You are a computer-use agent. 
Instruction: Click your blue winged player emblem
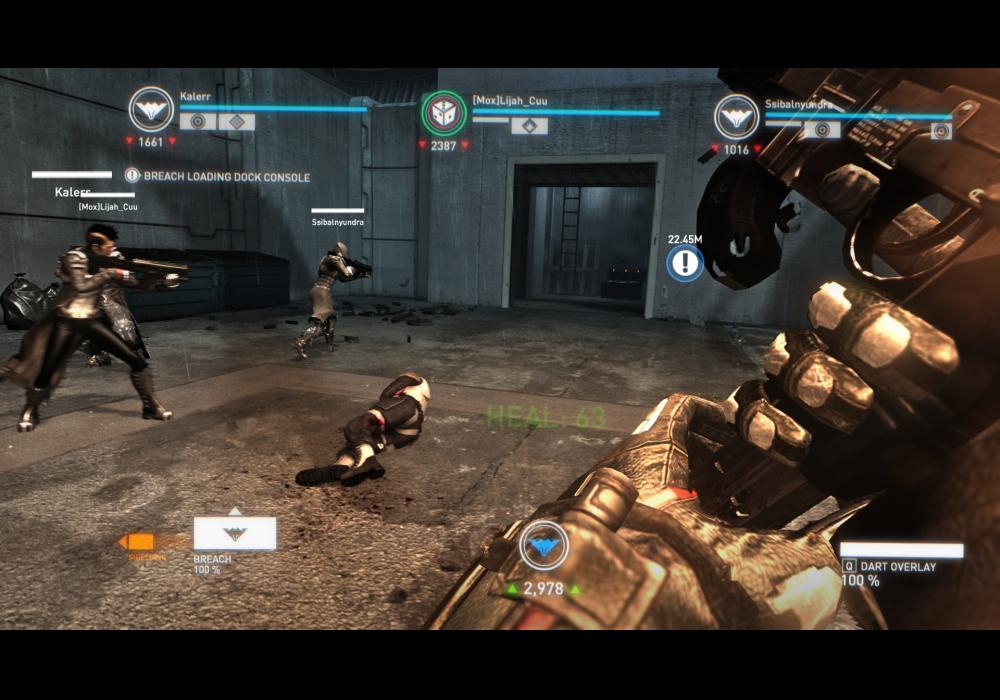point(543,546)
